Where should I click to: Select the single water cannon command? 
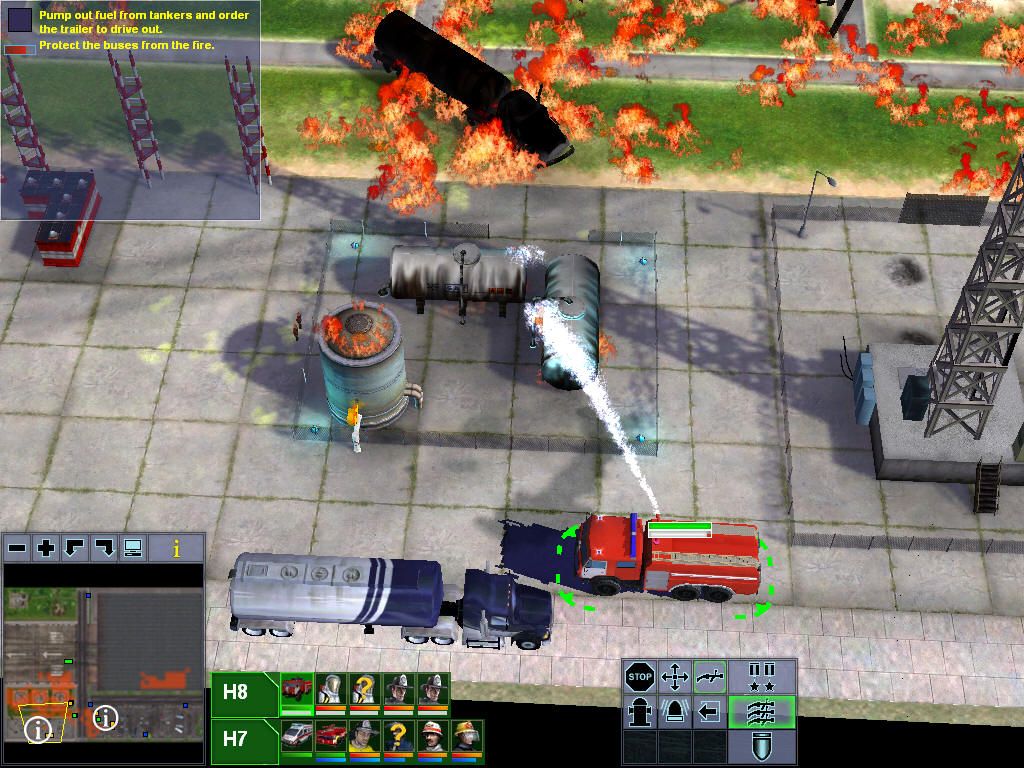[710, 678]
